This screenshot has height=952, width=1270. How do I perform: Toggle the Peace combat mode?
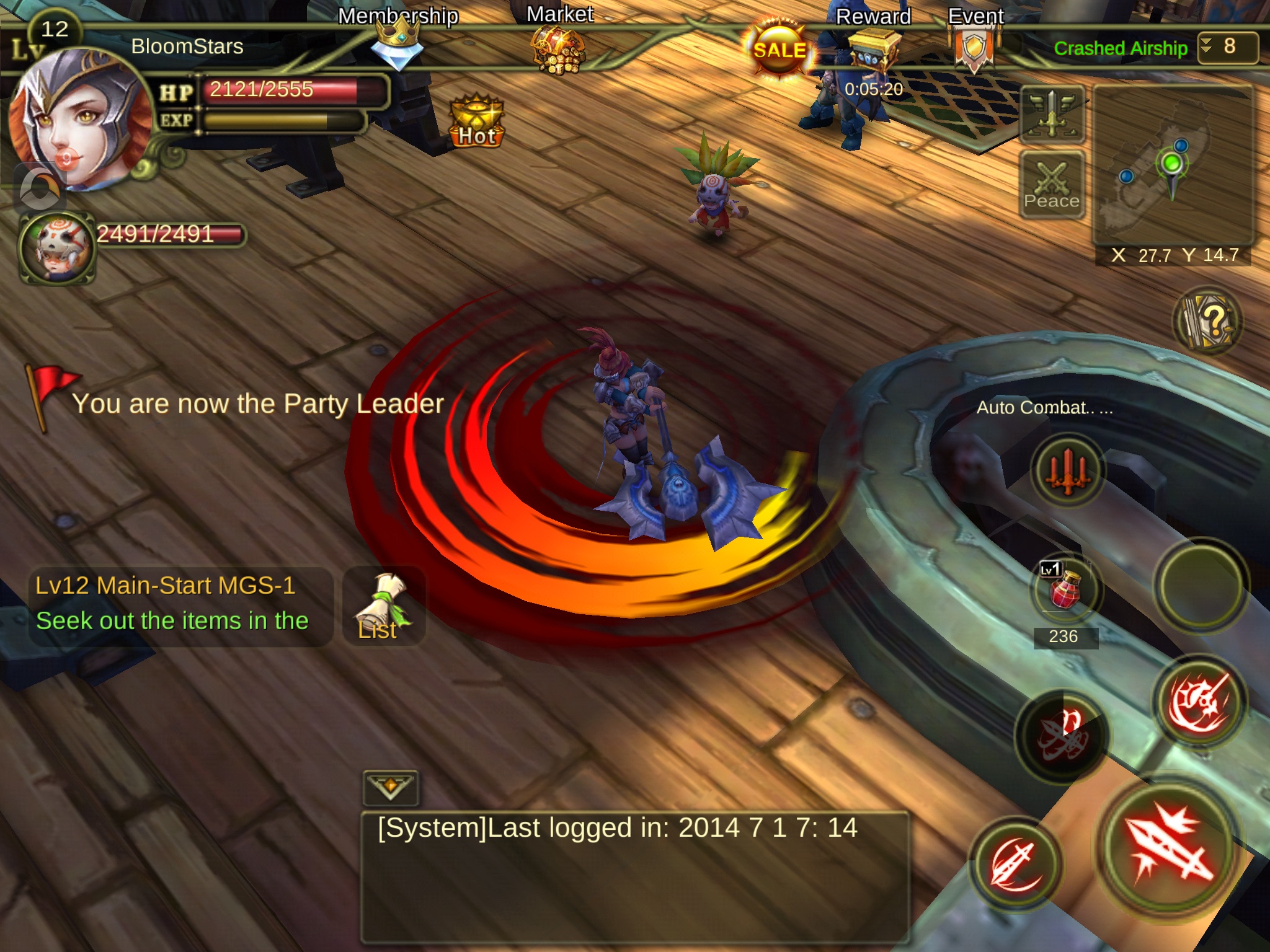pos(1052,185)
